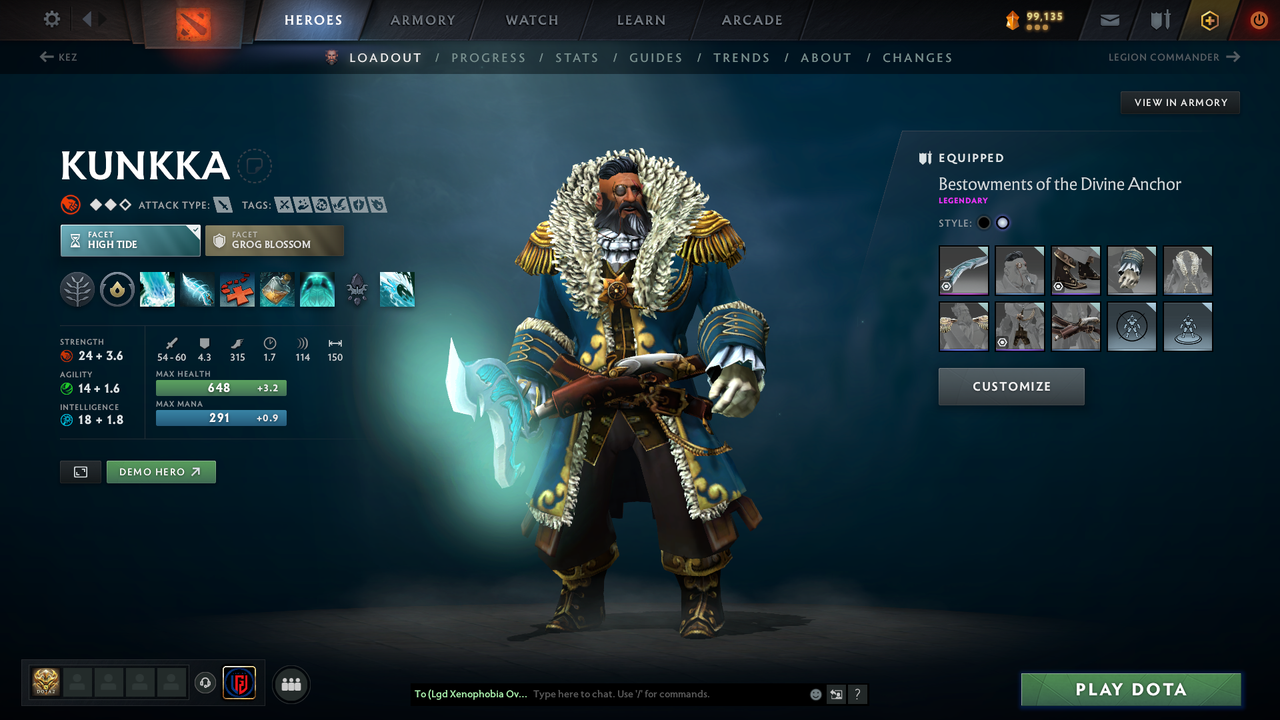Screen dimensions: 1280x720
Task: Select the second style variant dot
Action: click(x=1002, y=223)
